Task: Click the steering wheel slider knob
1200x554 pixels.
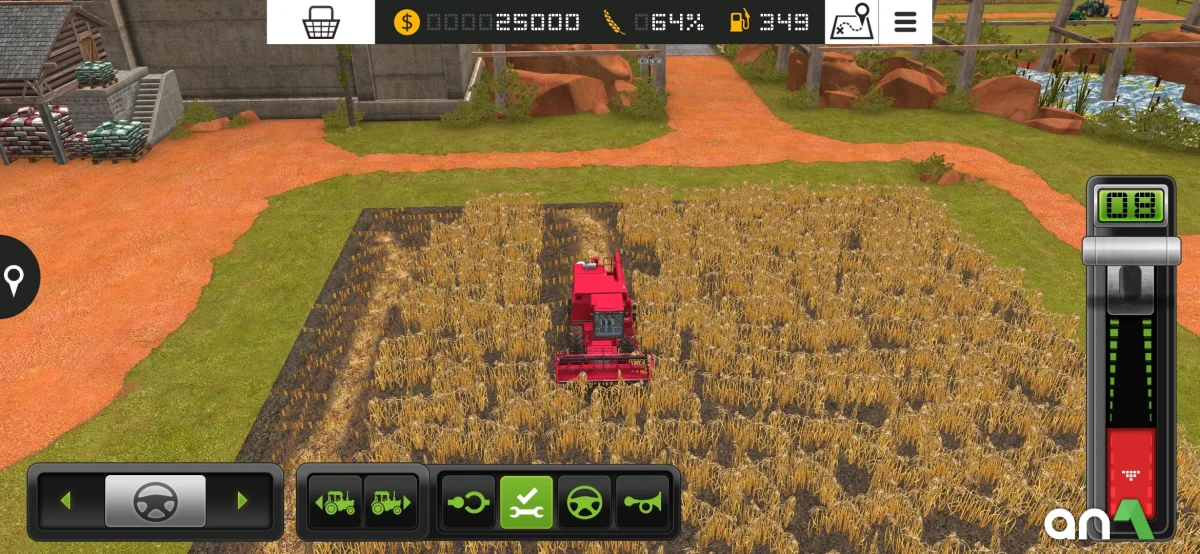Action: pyautogui.click(x=155, y=500)
